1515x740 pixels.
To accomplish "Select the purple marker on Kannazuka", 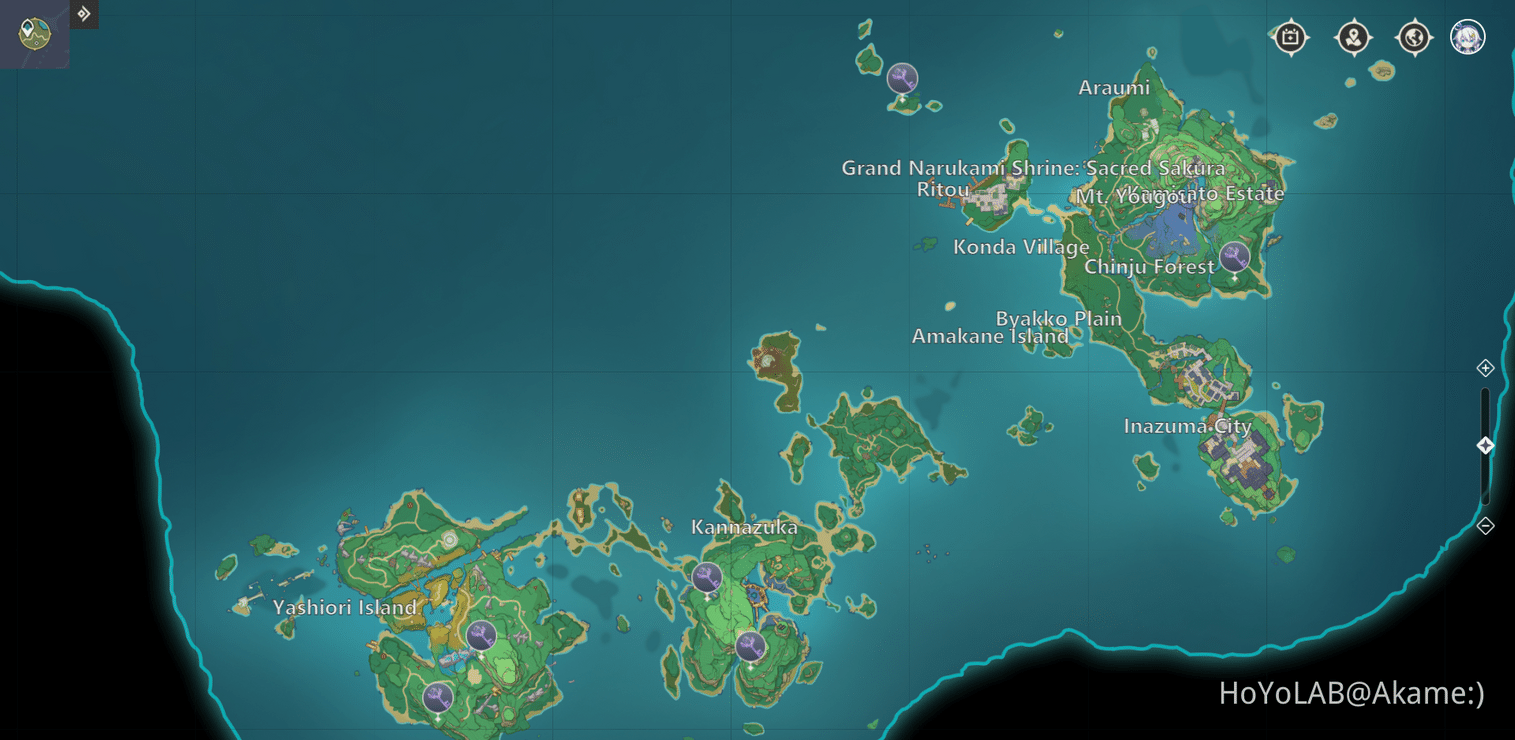I will coord(705,575).
